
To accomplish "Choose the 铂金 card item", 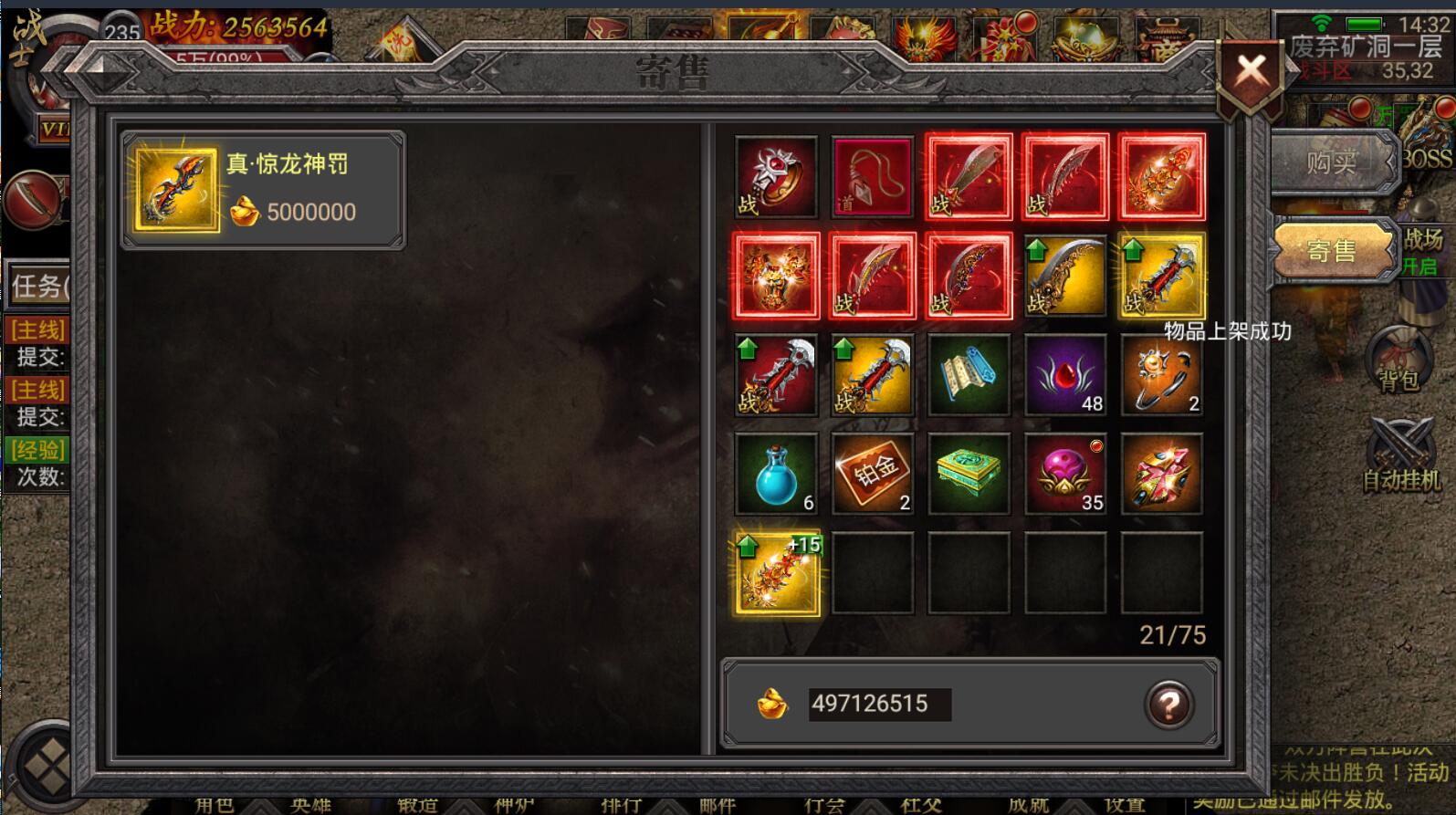I will point(873,474).
